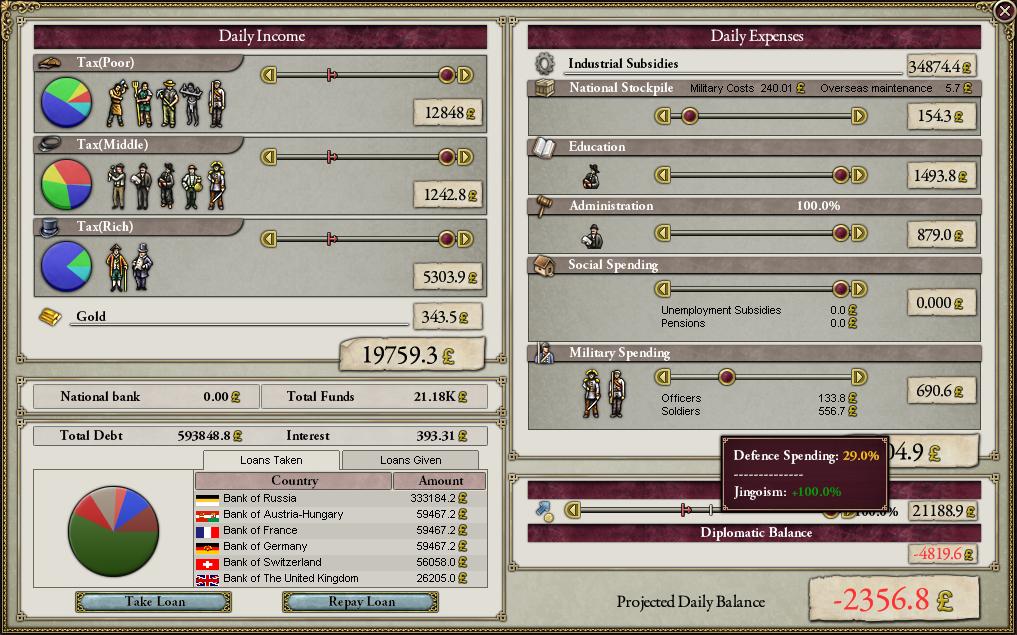Decrease poor tax with left arrow
Screen dimensions: 1017x635
coord(268,74)
